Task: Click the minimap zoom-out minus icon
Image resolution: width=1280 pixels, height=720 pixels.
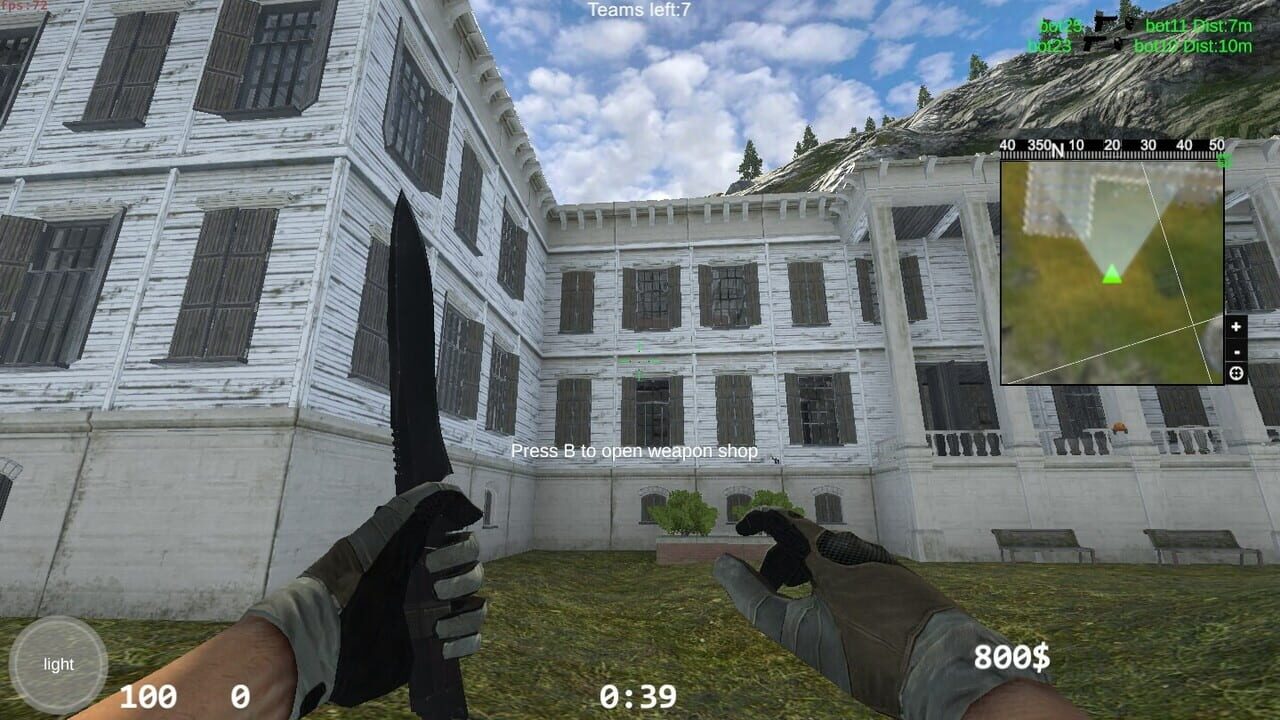Action: tap(1236, 352)
